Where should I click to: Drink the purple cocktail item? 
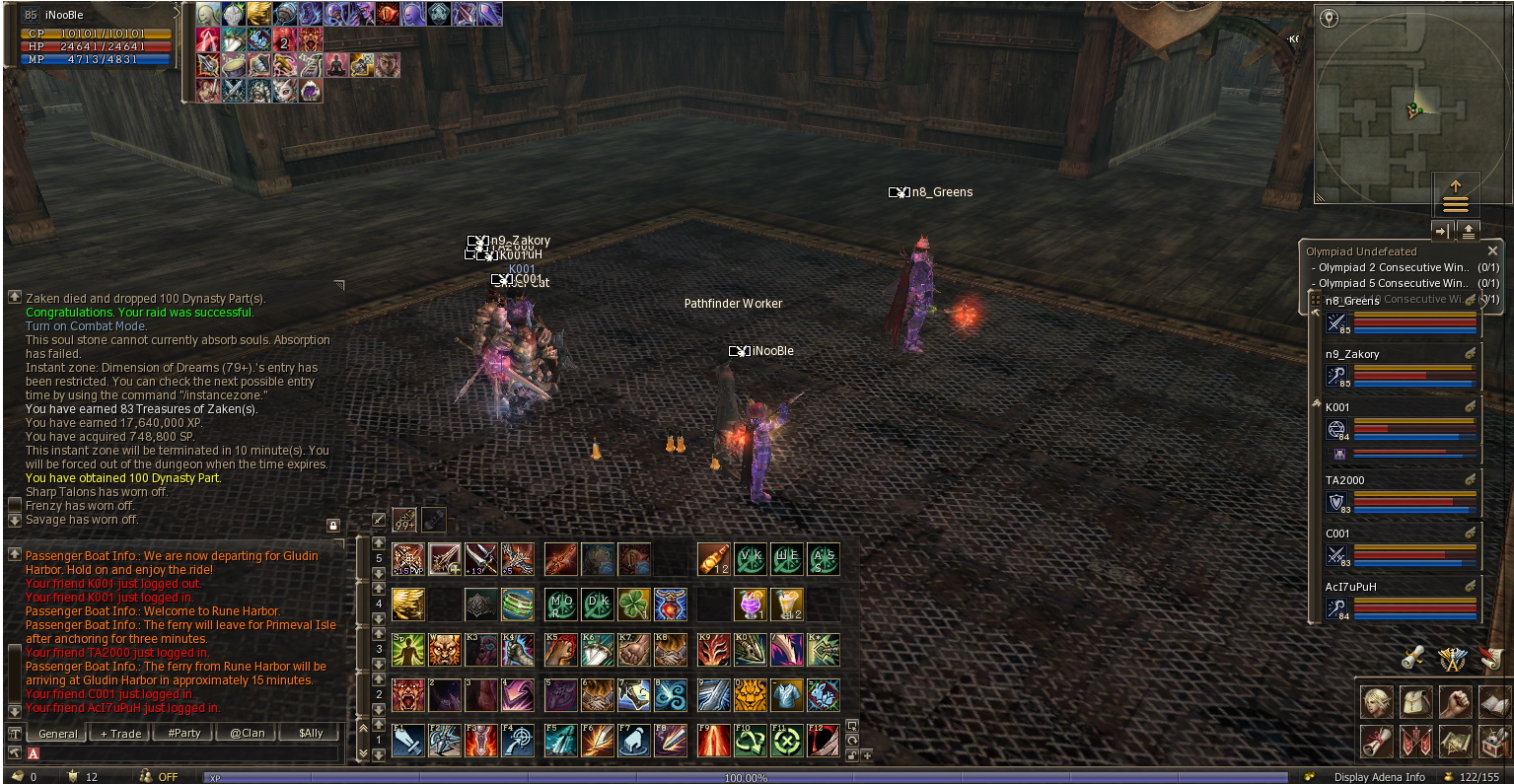pyautogui.click(x=751, y=604)
